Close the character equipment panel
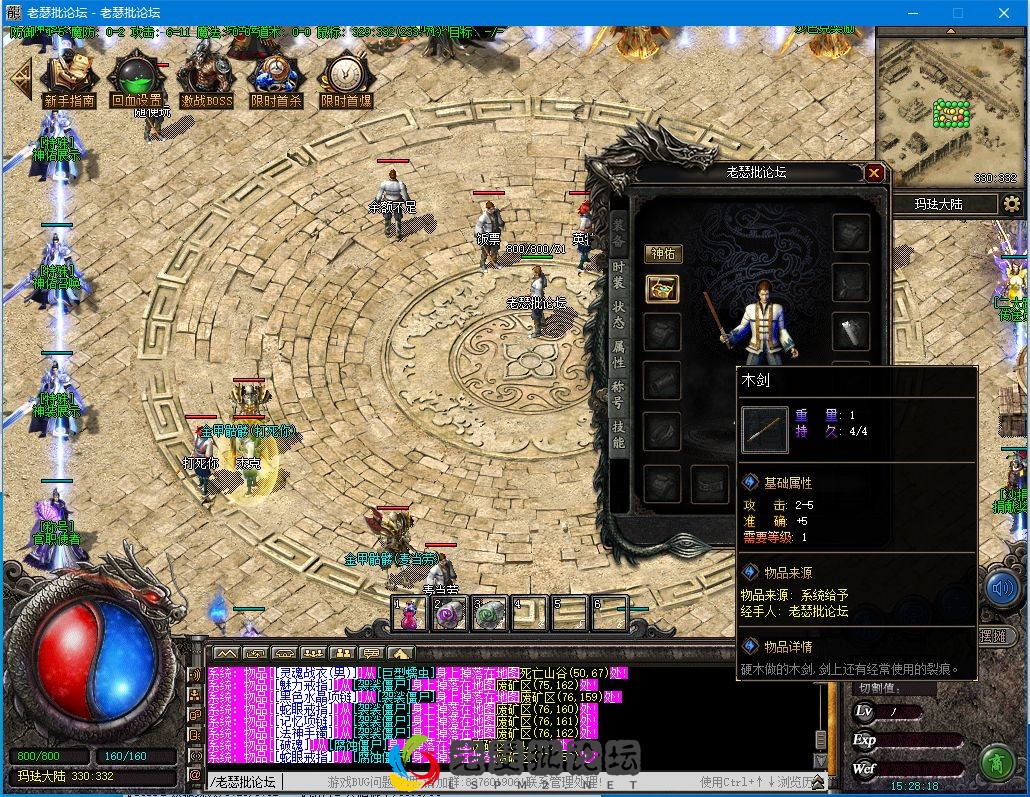The height and width of the screenshot is (797, 1030). coord(874,173)
